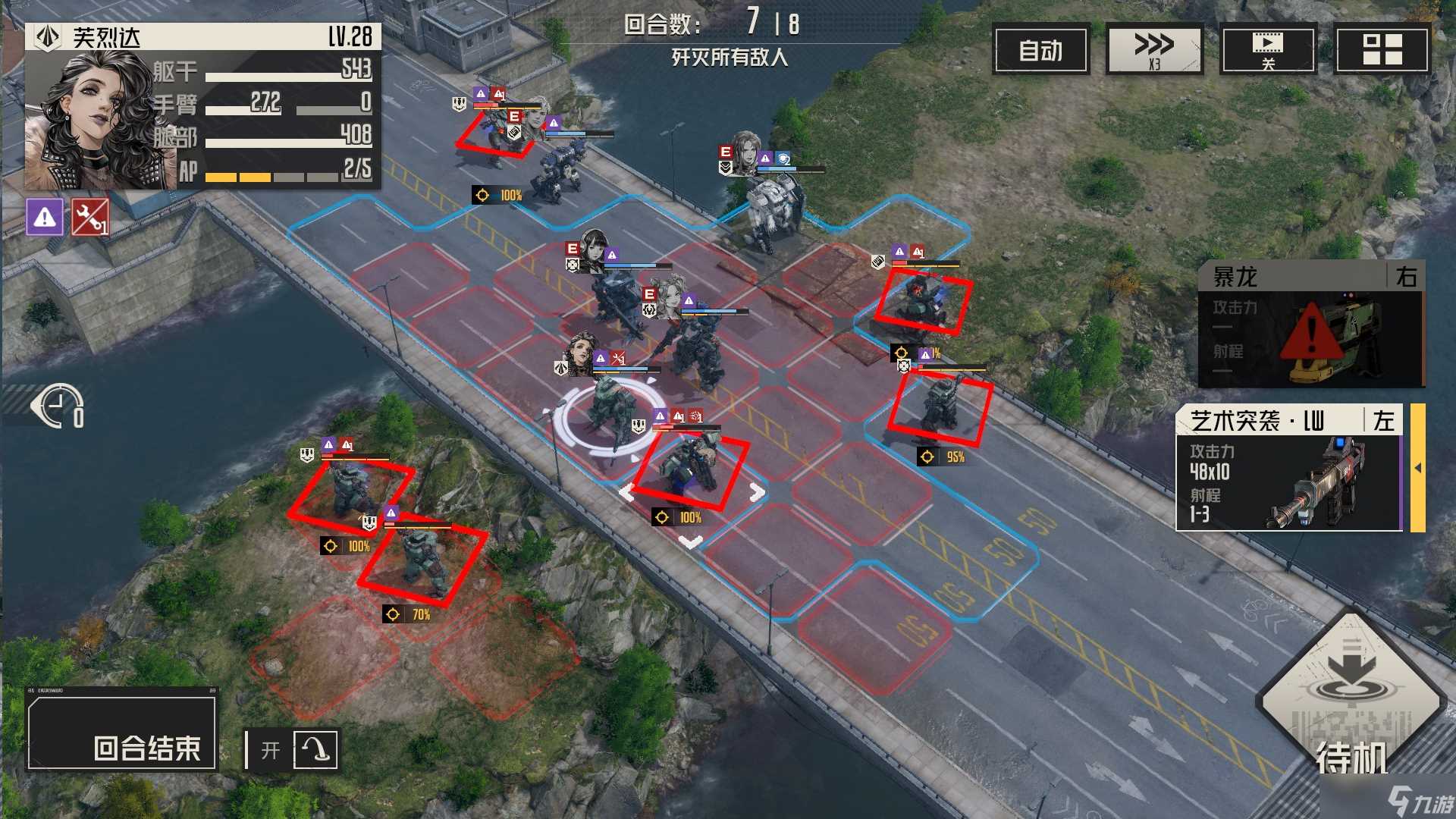
Task: Click the crosshair icon showing 95% hit chance
Action: 928,457
